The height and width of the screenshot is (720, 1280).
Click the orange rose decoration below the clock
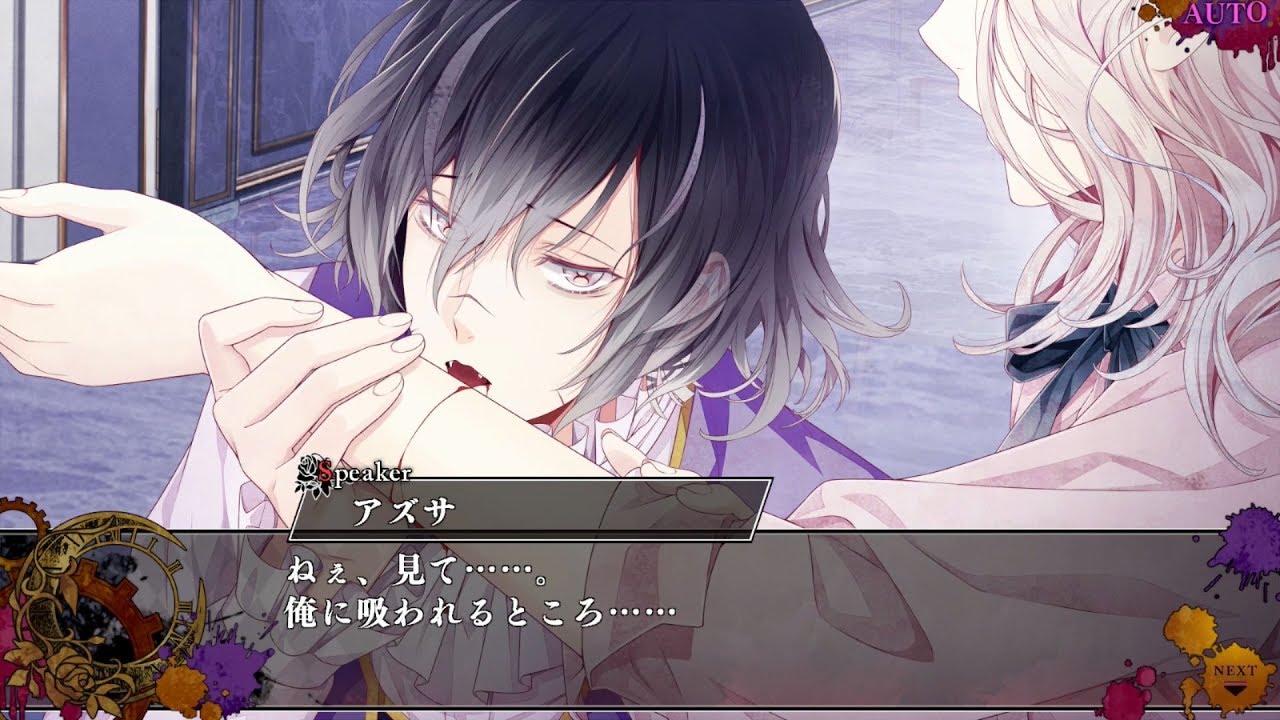pyautogui.click(x=73, y=680)
